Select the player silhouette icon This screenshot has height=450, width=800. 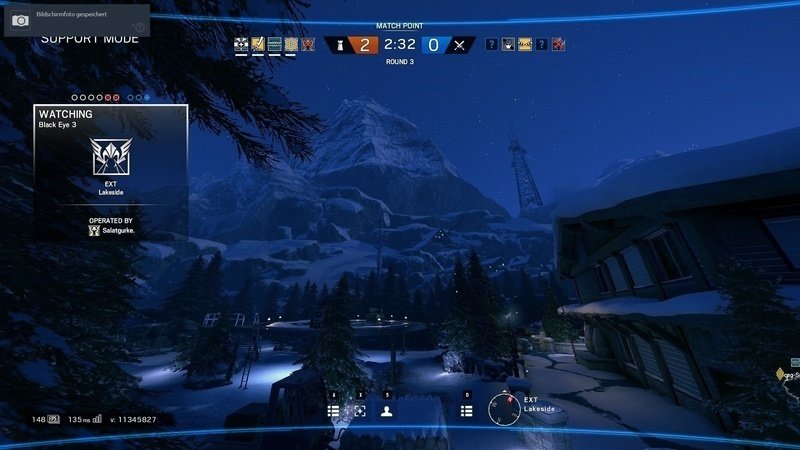click(386, 411)
